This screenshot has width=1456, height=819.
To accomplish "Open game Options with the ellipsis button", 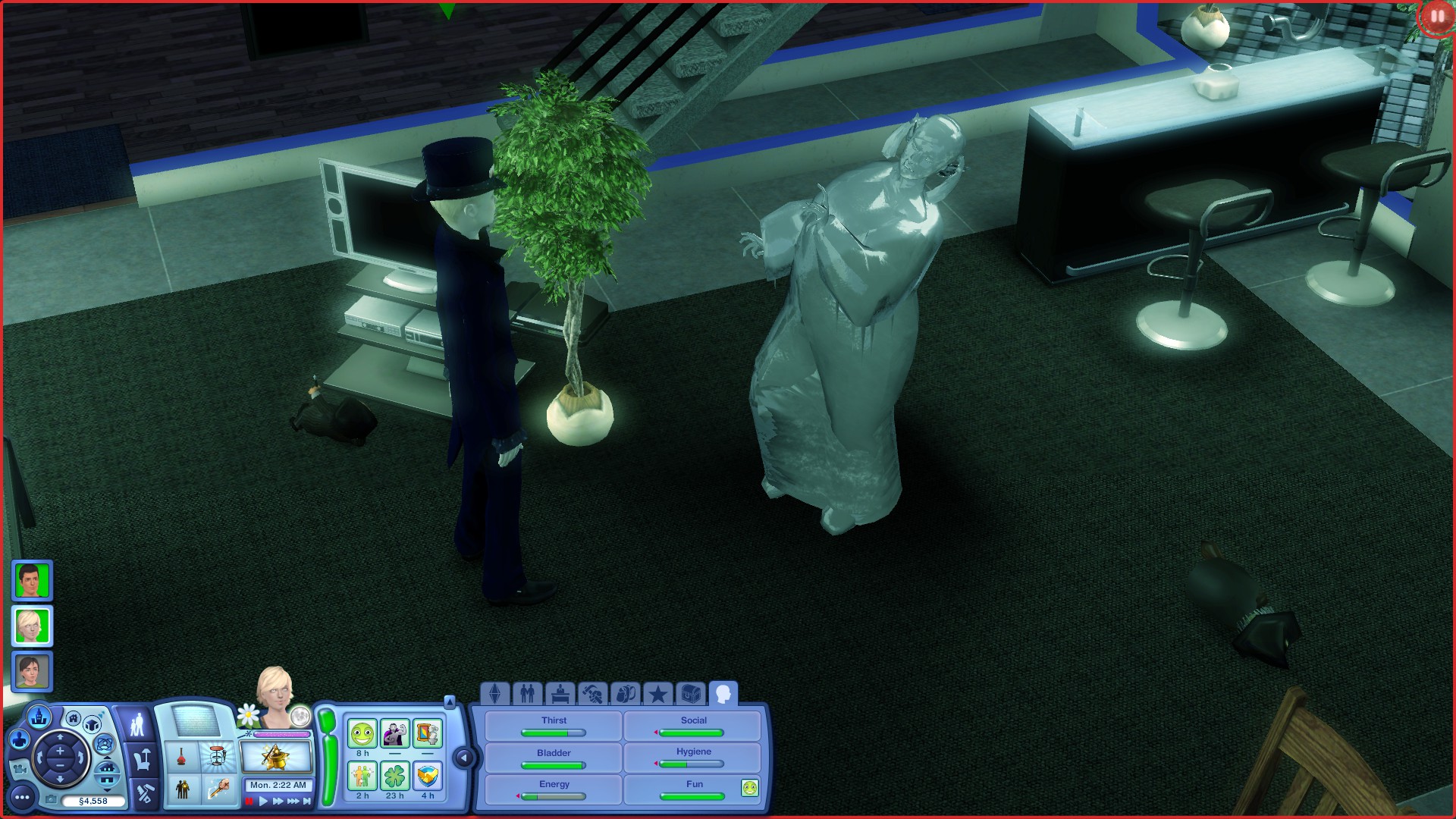I will 23,798.
